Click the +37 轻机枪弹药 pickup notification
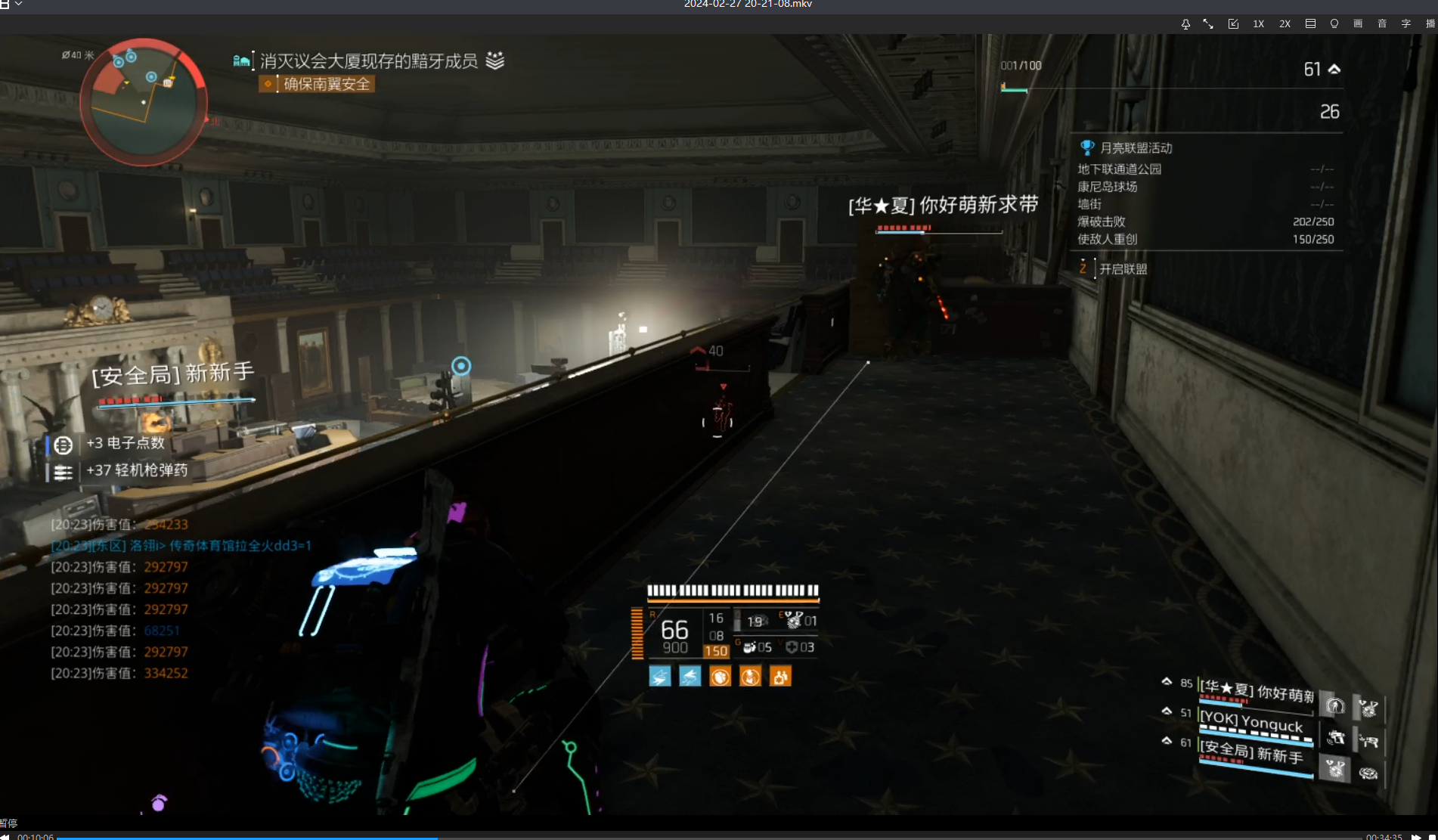Viewport: 1438px width, 840px height. click(136, 470)
